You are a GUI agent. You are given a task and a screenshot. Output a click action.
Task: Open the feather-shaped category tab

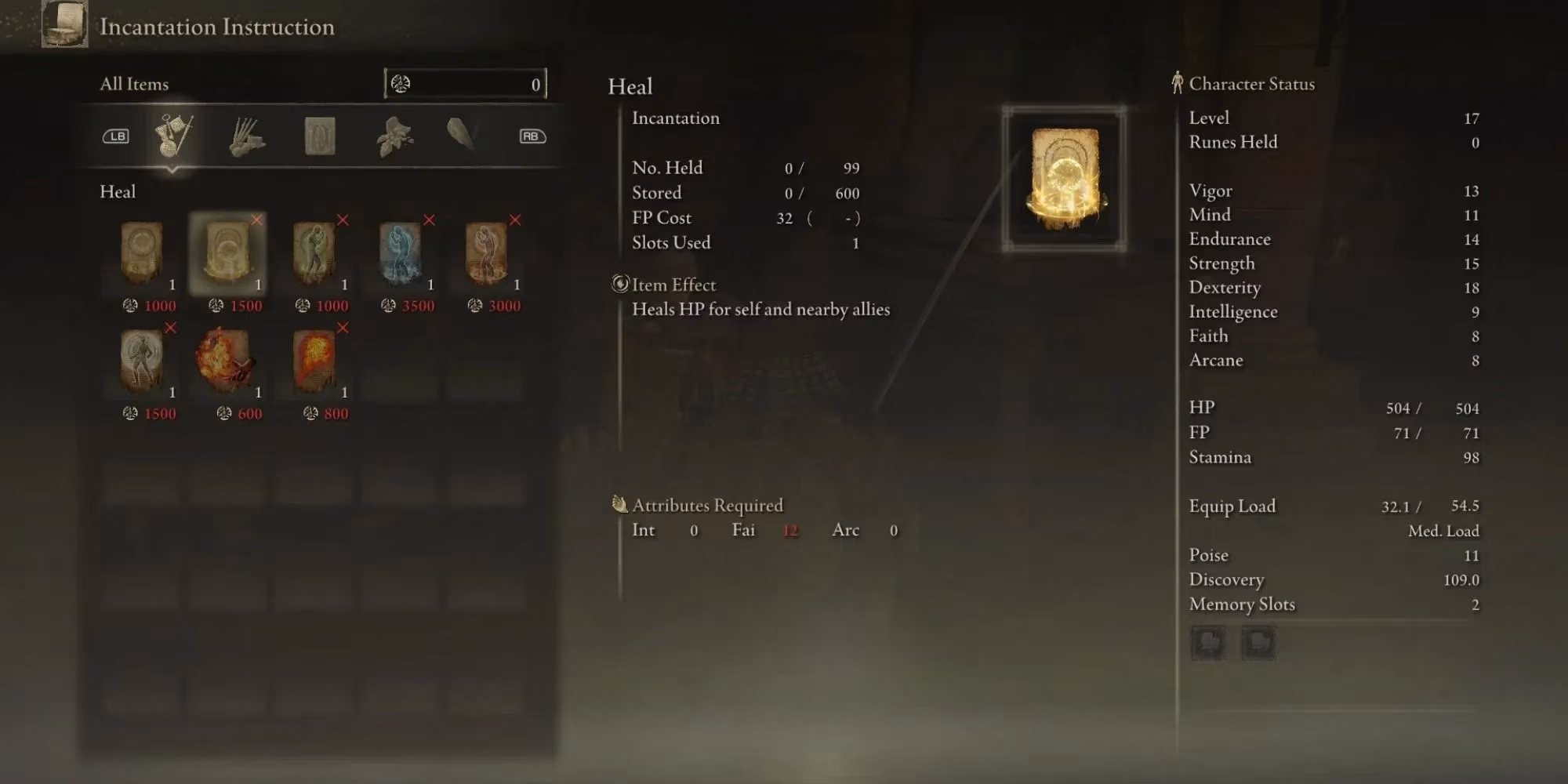[x=462, y=135]
